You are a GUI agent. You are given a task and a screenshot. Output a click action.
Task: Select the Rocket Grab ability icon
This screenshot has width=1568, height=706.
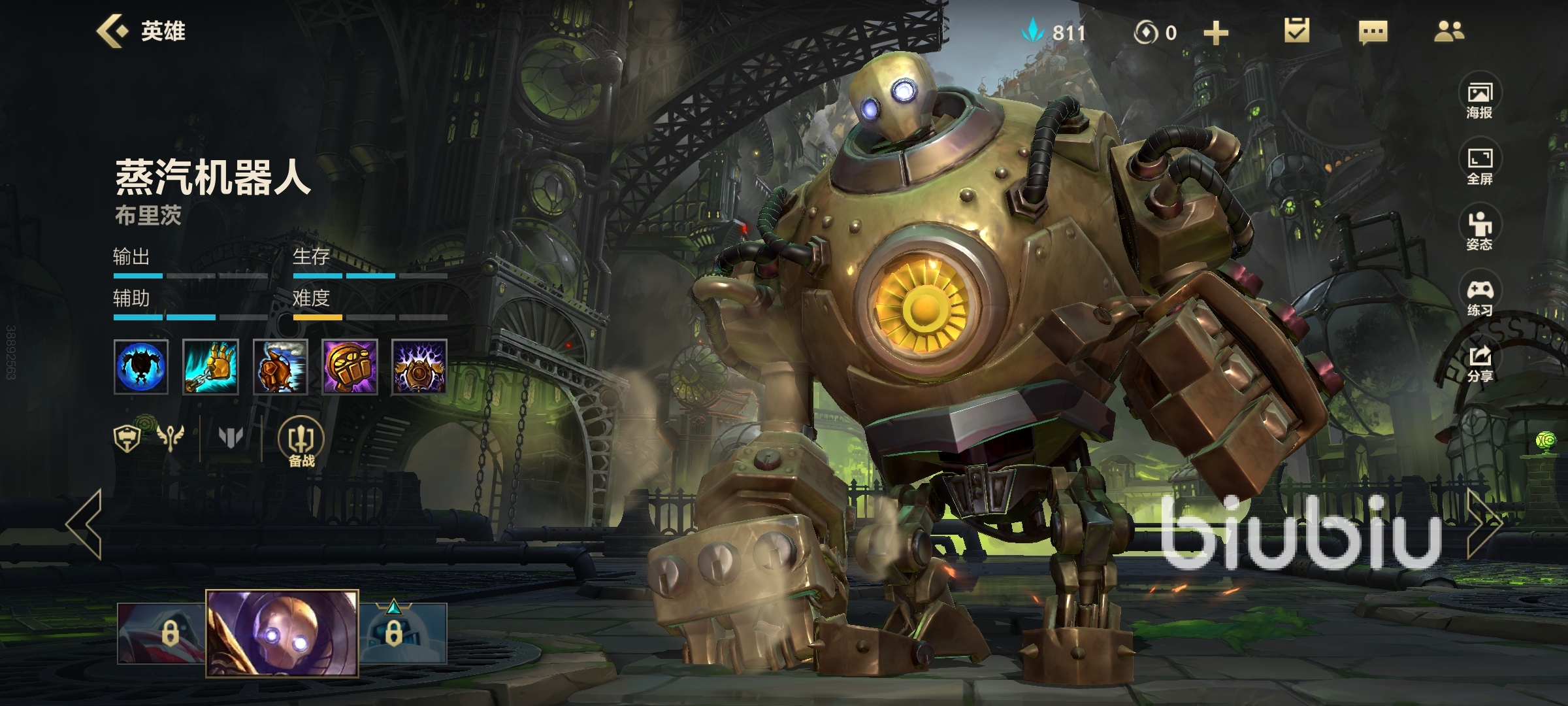click(x=210, y=366)
